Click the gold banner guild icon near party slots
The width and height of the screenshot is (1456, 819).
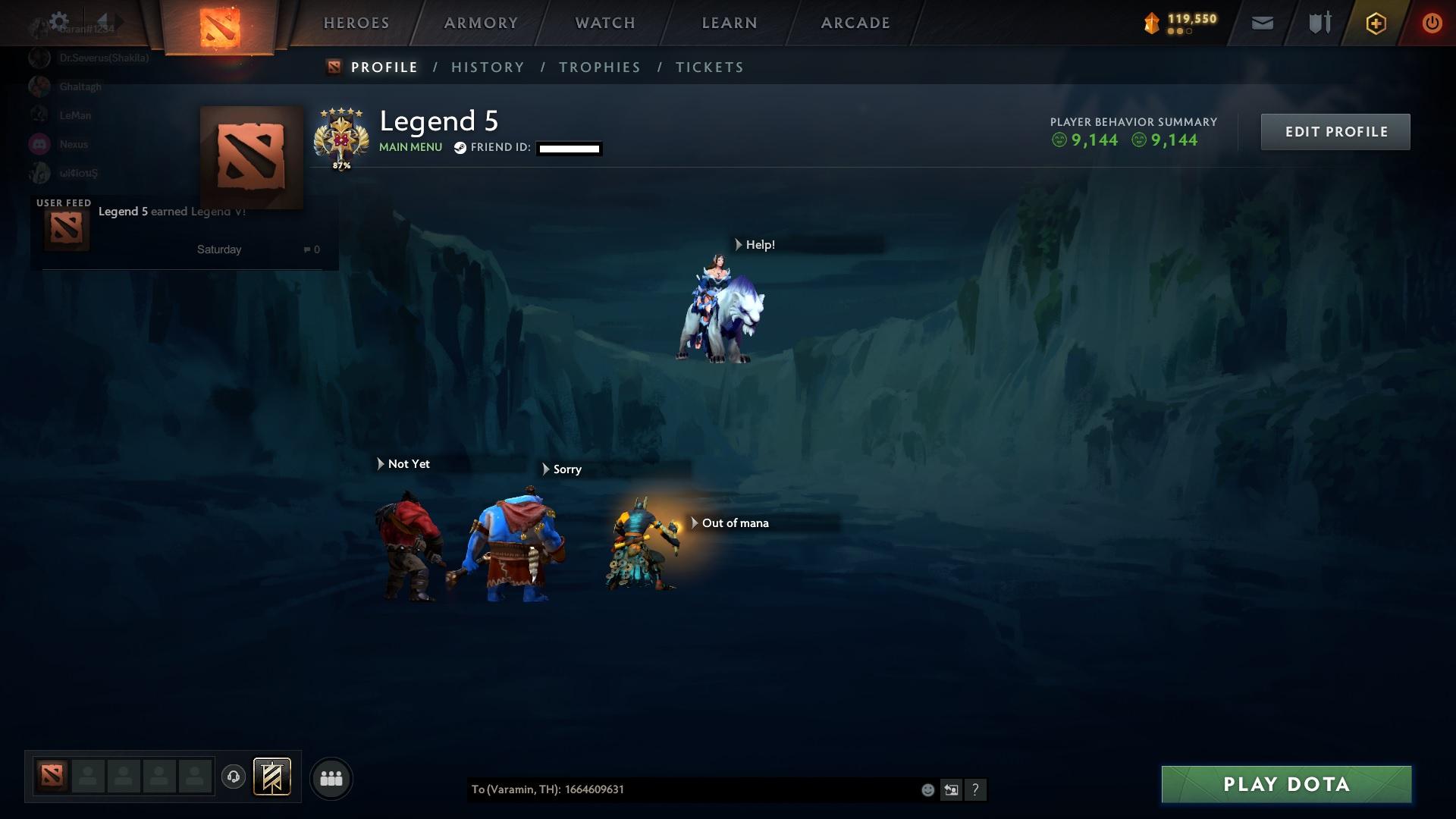click(x=273, y=777)
